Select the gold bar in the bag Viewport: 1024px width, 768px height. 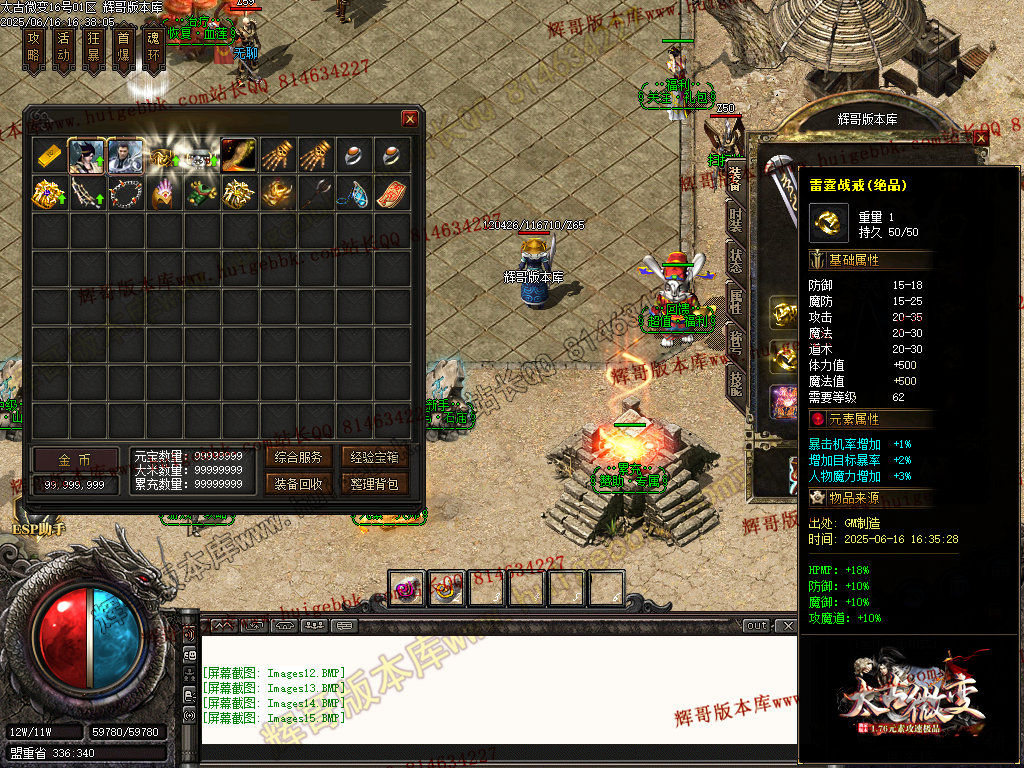pyautogui.click(x=49, y=155)
